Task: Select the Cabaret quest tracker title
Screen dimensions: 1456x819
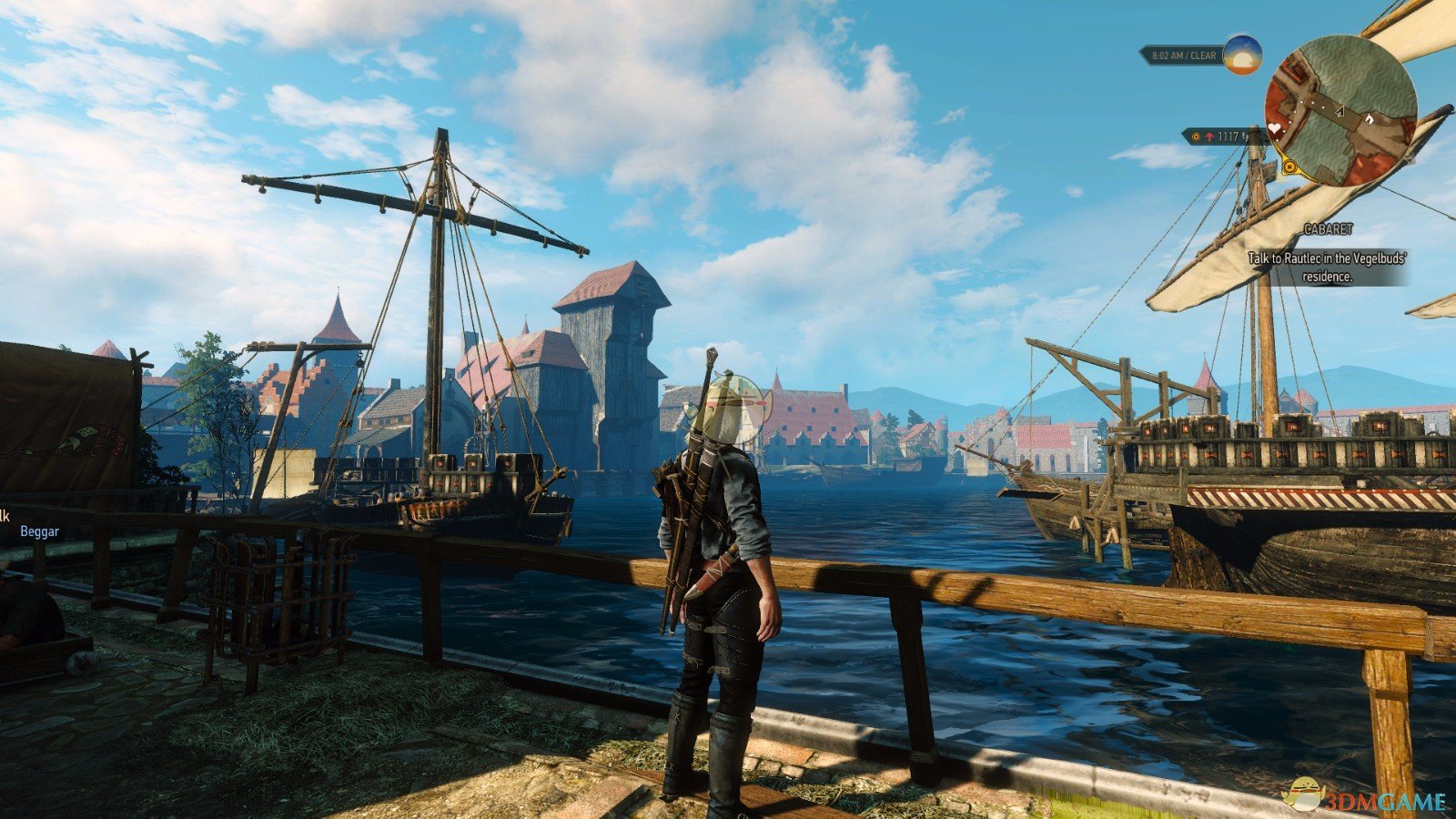Action: tap(1328, 229)
